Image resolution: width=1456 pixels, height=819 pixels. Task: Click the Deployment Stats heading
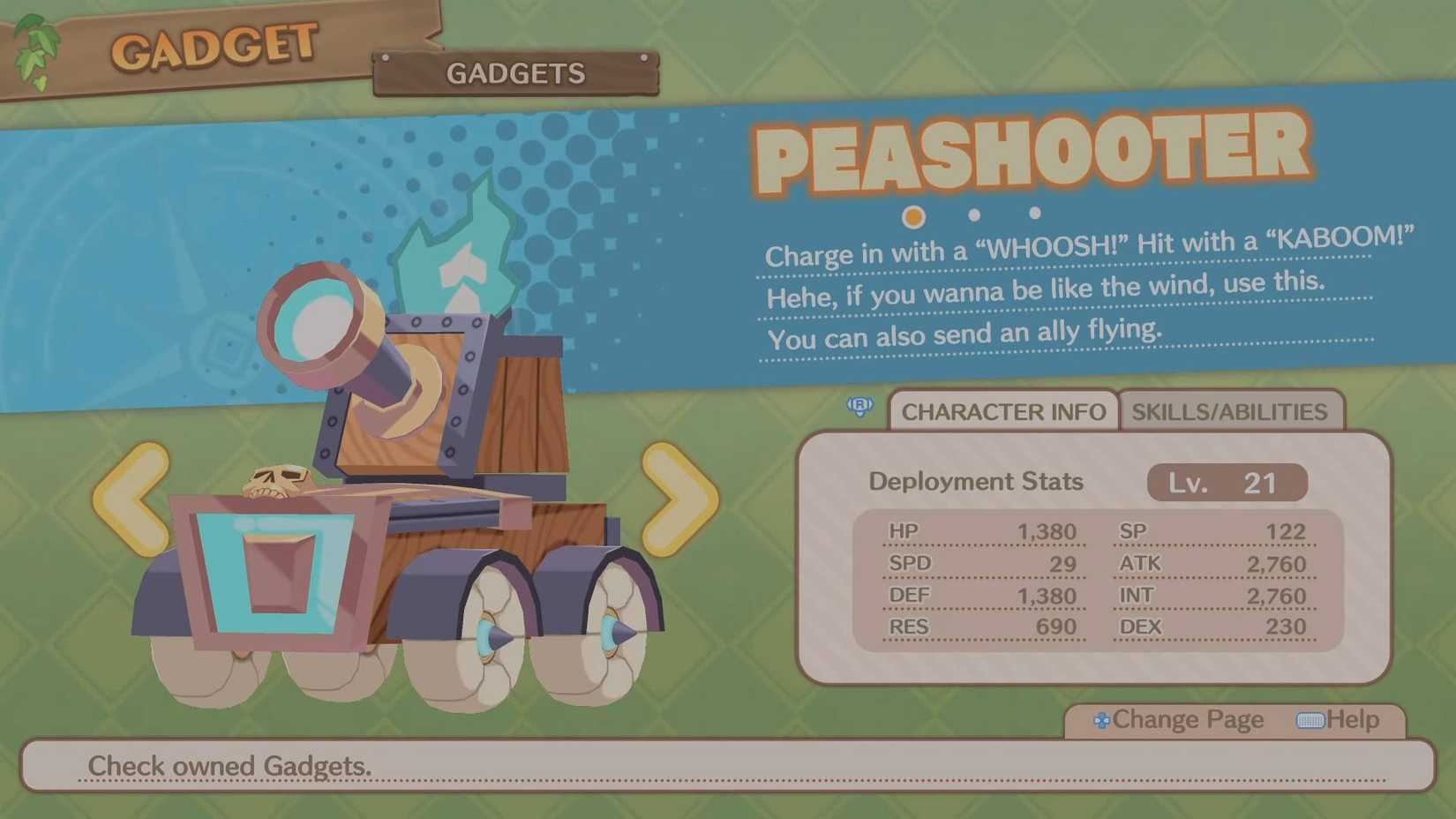click(975, 482)
